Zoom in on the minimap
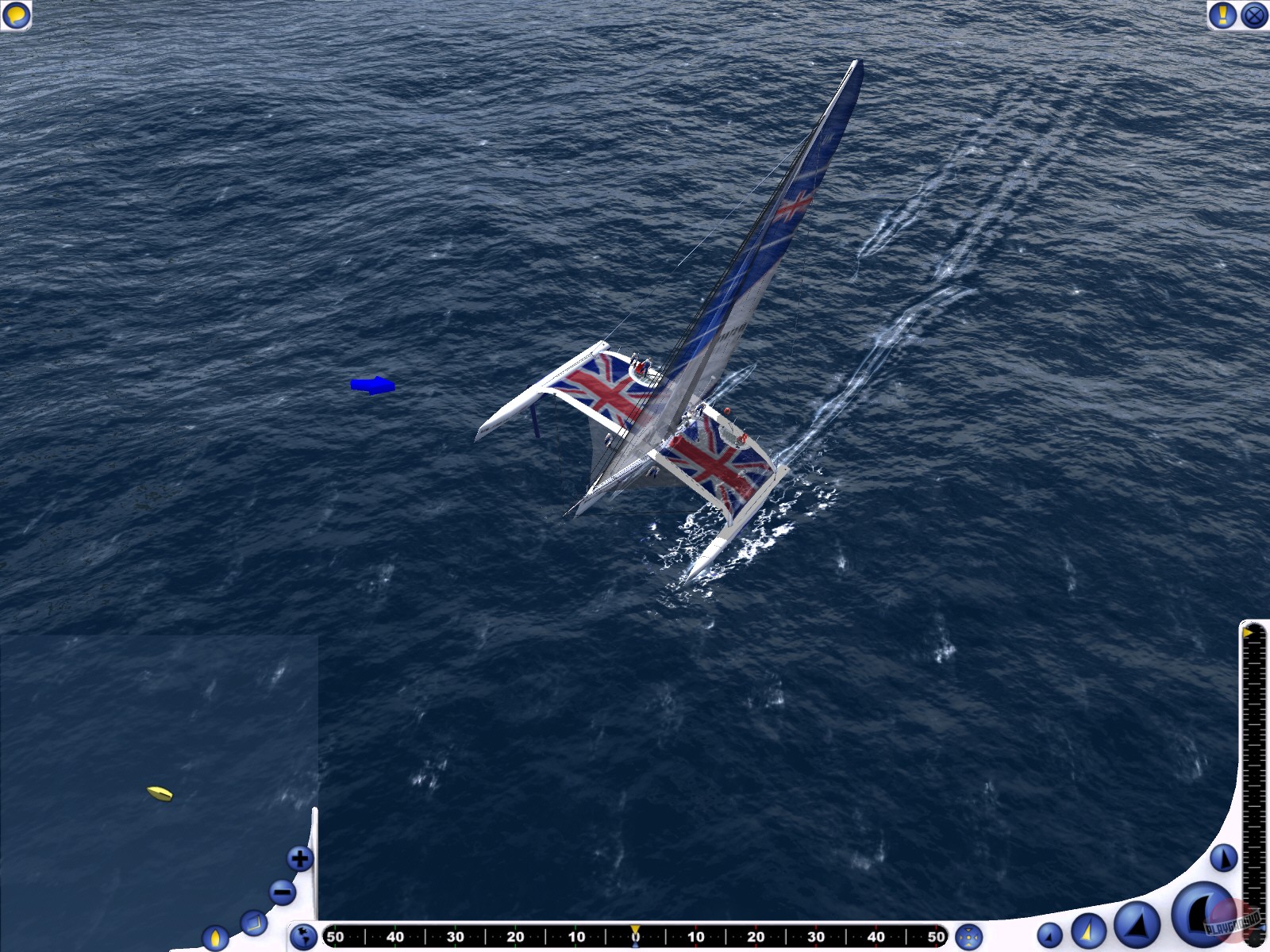The height and width of the screenshot is (952, 1270). [300, 858]
